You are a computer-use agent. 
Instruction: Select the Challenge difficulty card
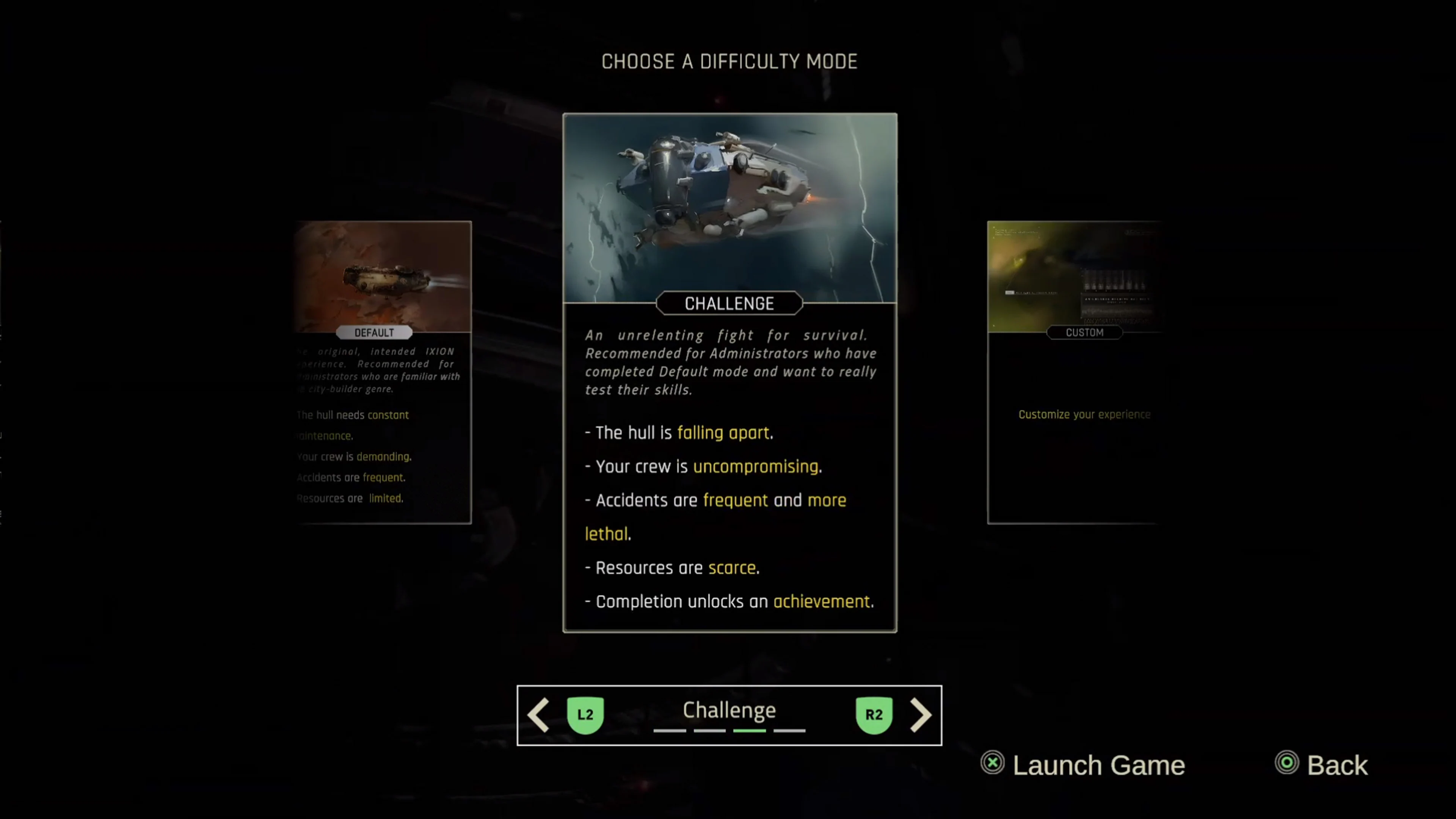click(729, 373)
